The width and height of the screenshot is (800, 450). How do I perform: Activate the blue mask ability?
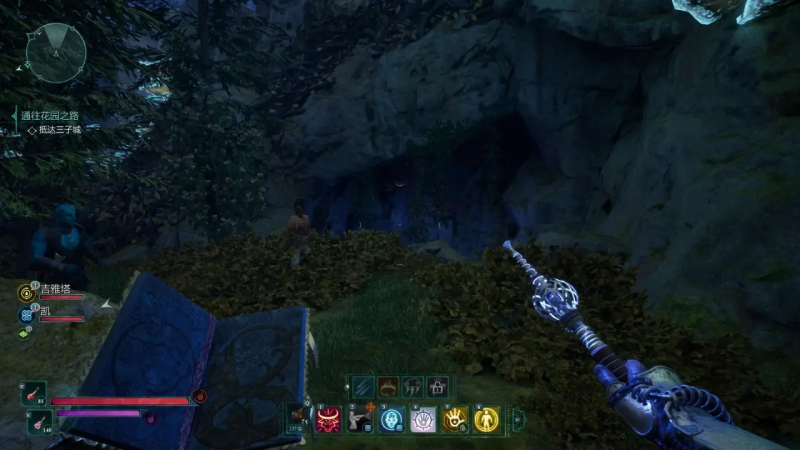point(392,421)
